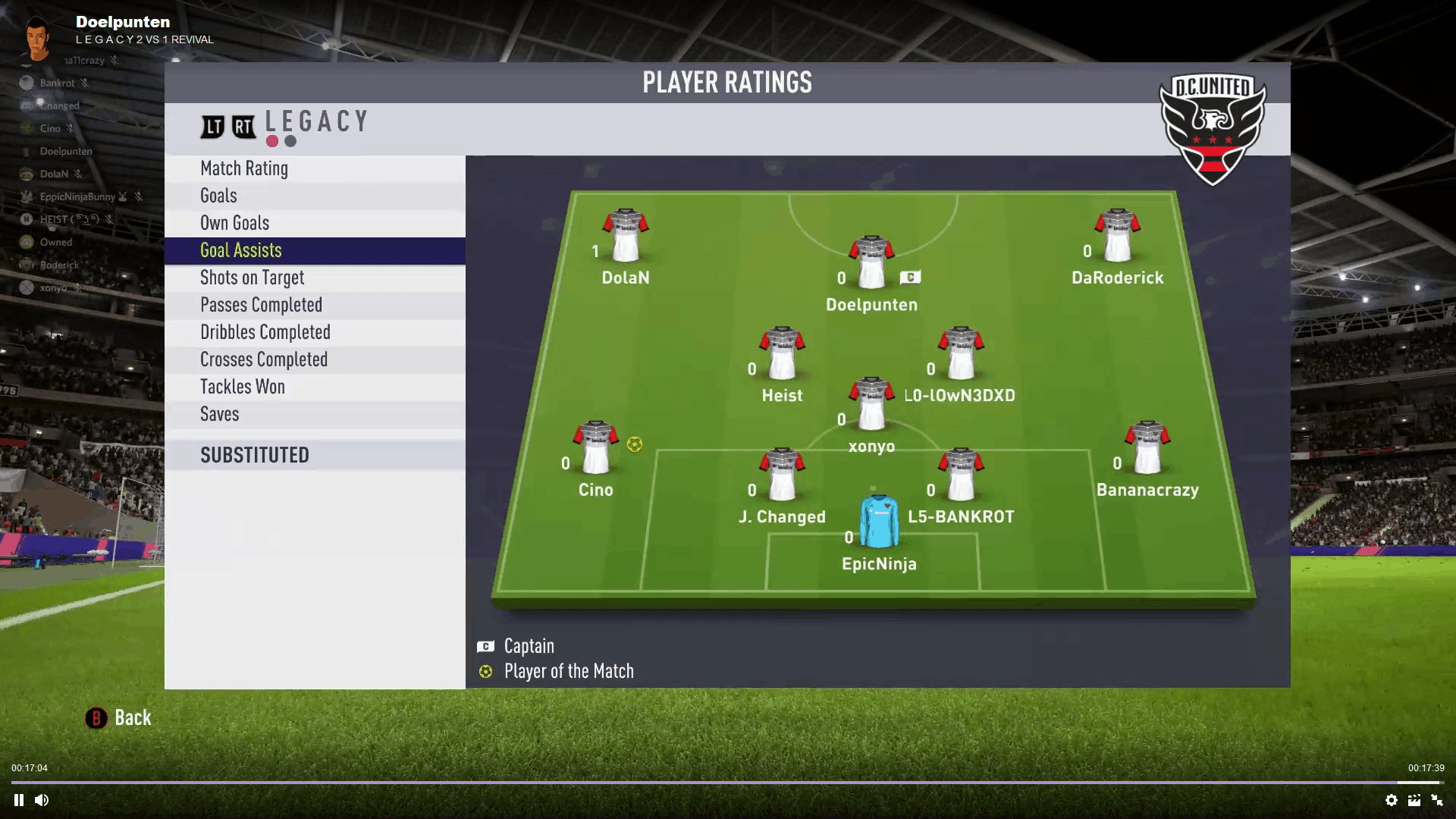Screen dimensions: 1456x819
Task: Go back with the Back button
Action: (119, 718)
